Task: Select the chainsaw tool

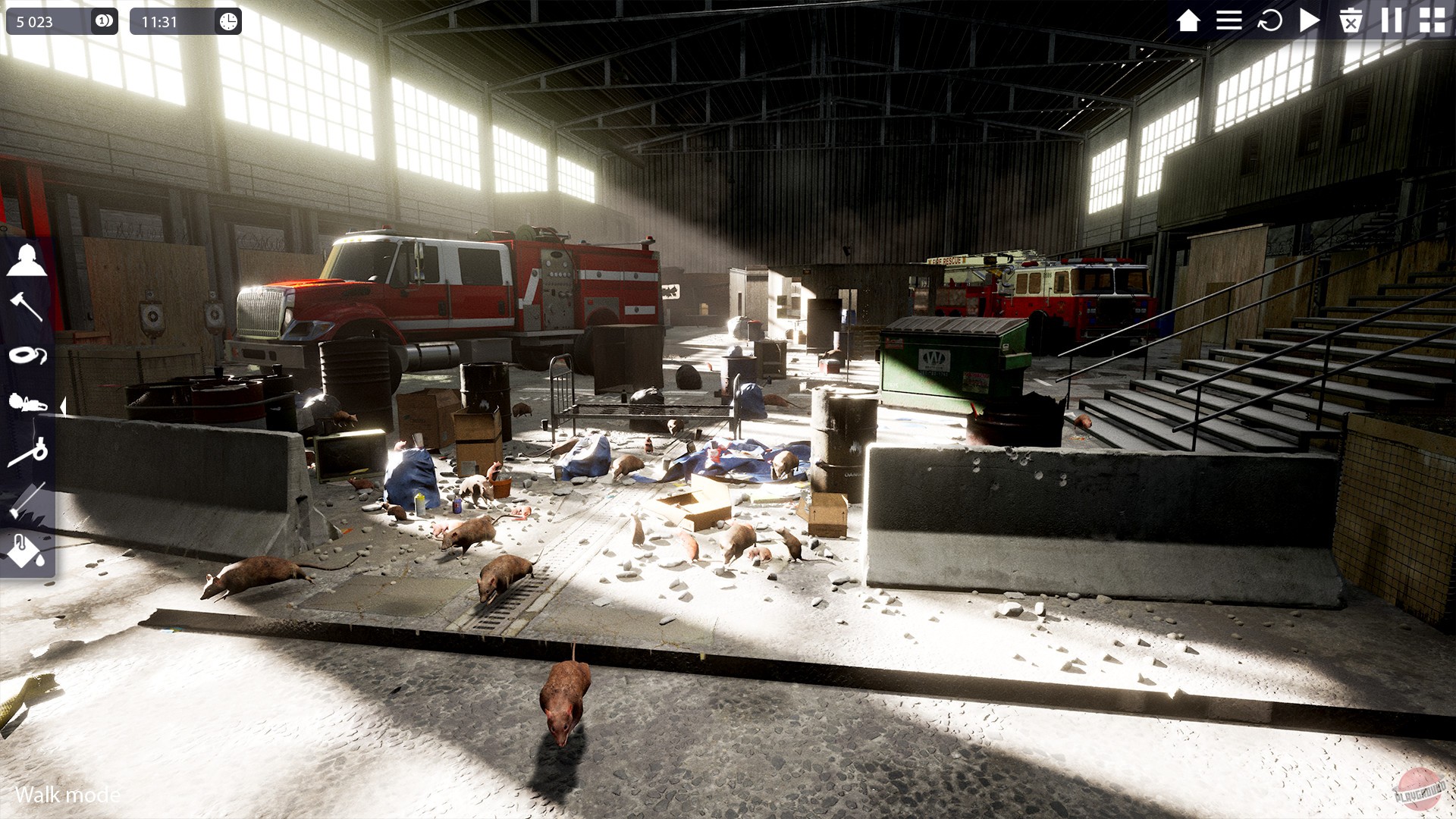Action: 27,403
